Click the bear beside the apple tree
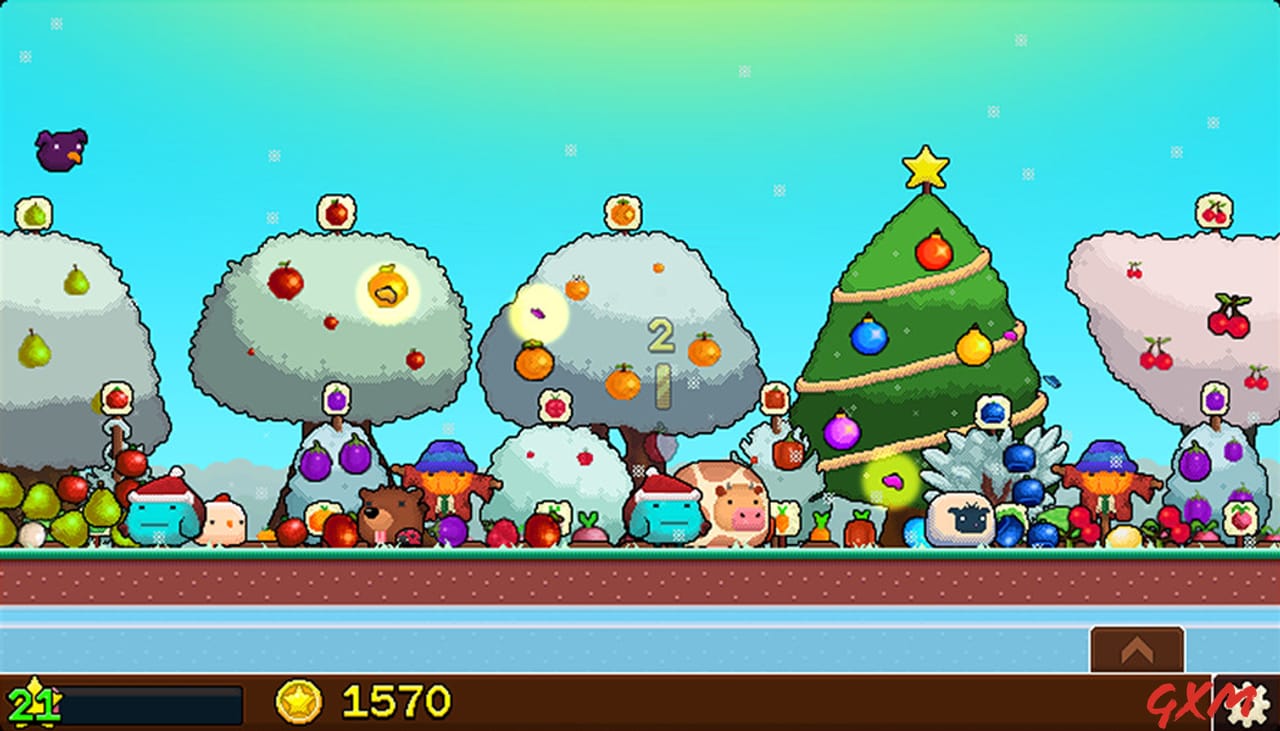The width and height of the screenshot is (1280, 731). pyautogui.click(x=390, y=505)
